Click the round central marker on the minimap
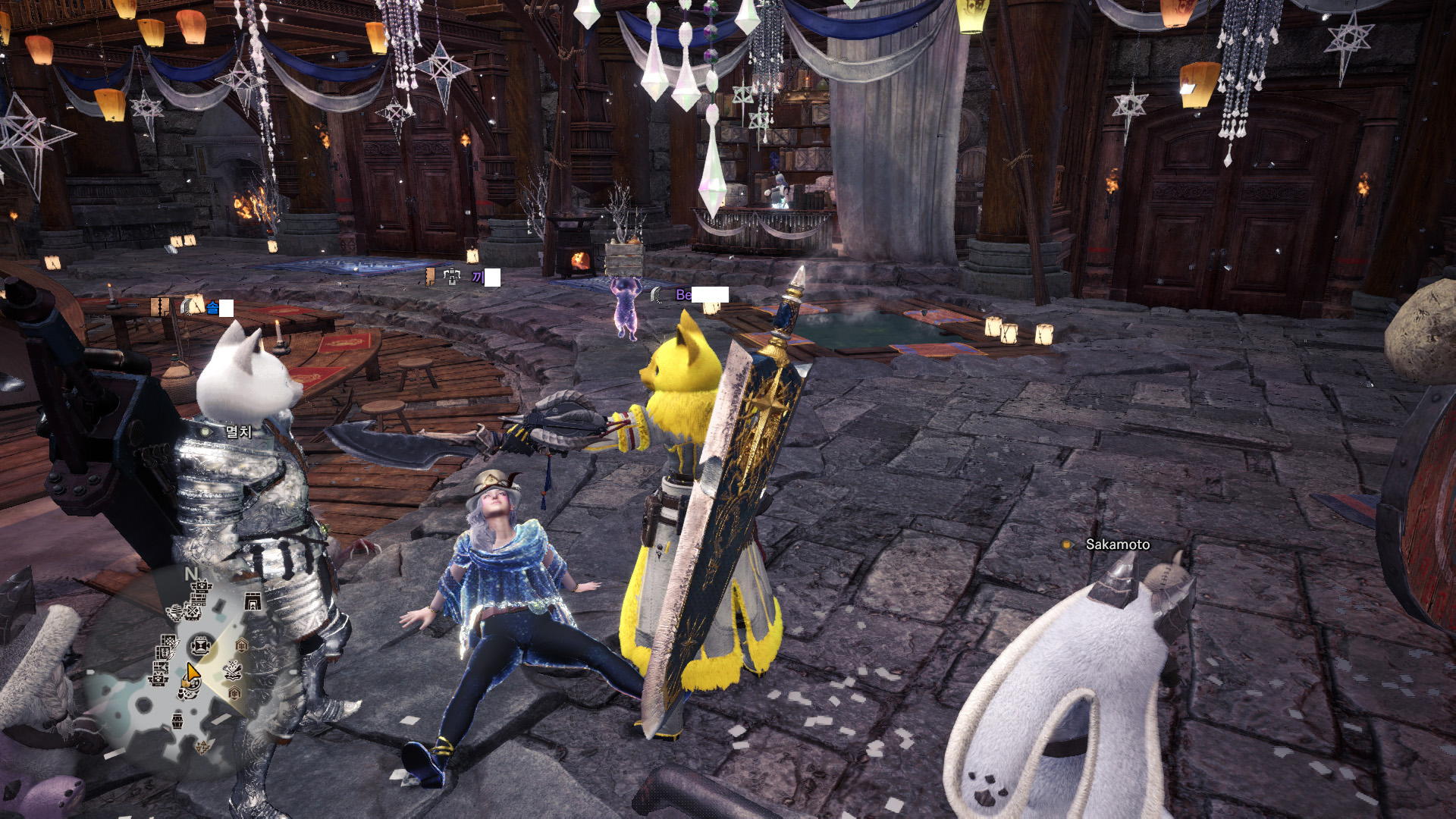Screen dimensions: 1456x819 click(x=200, y=646)
